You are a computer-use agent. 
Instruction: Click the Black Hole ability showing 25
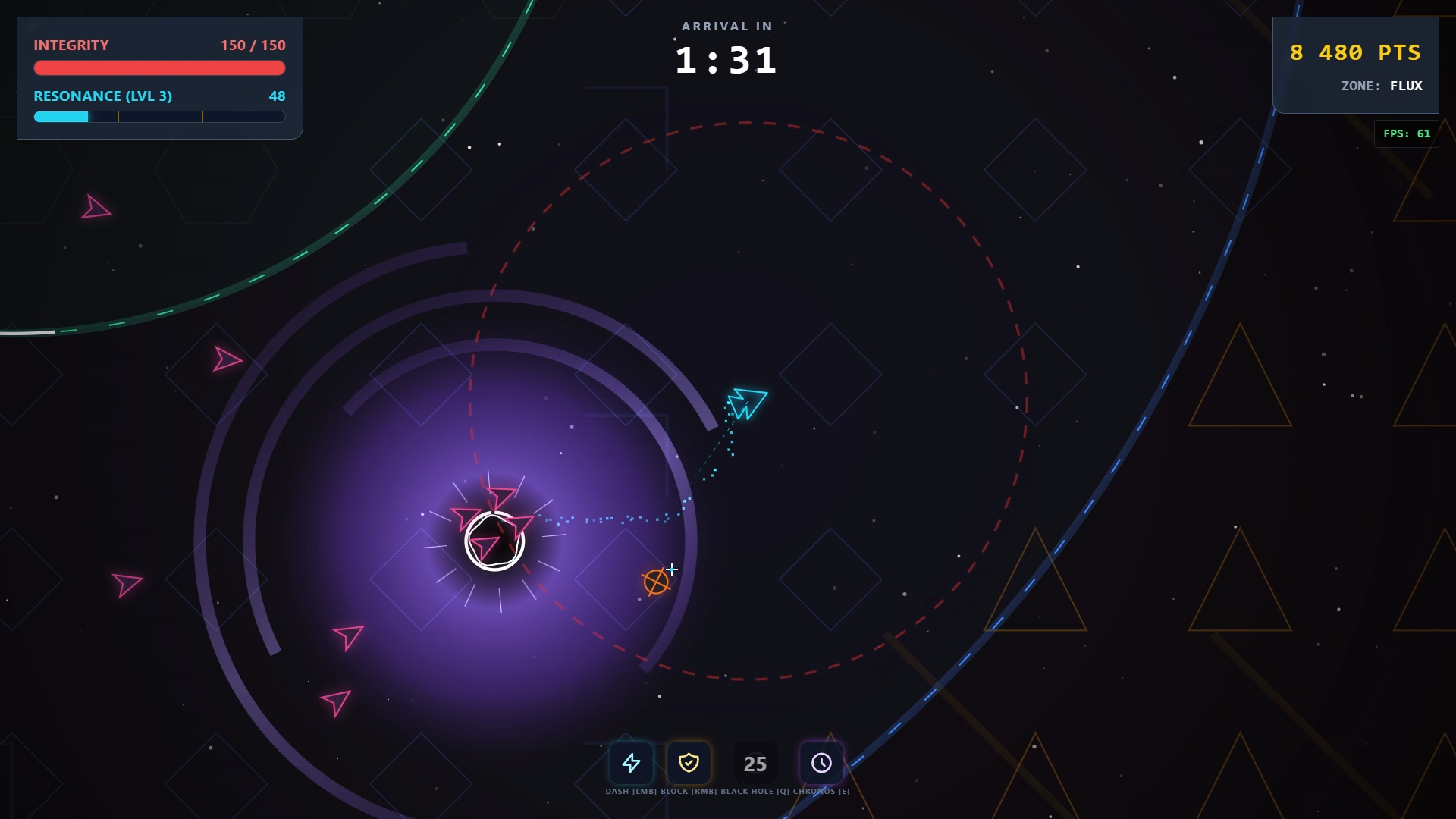click(x=755, y=764)
